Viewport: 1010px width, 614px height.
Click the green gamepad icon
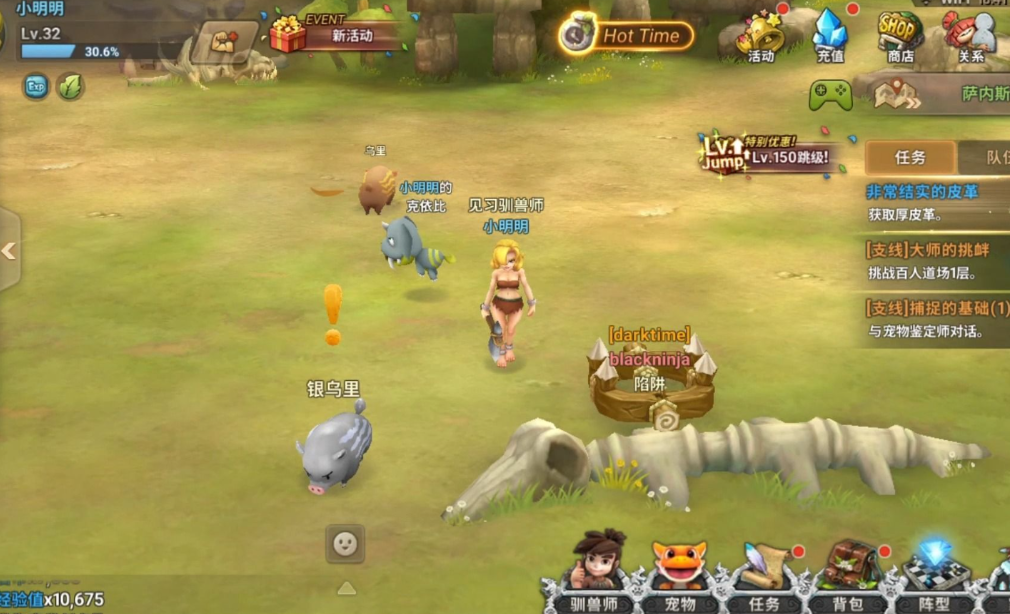[830, 95]
